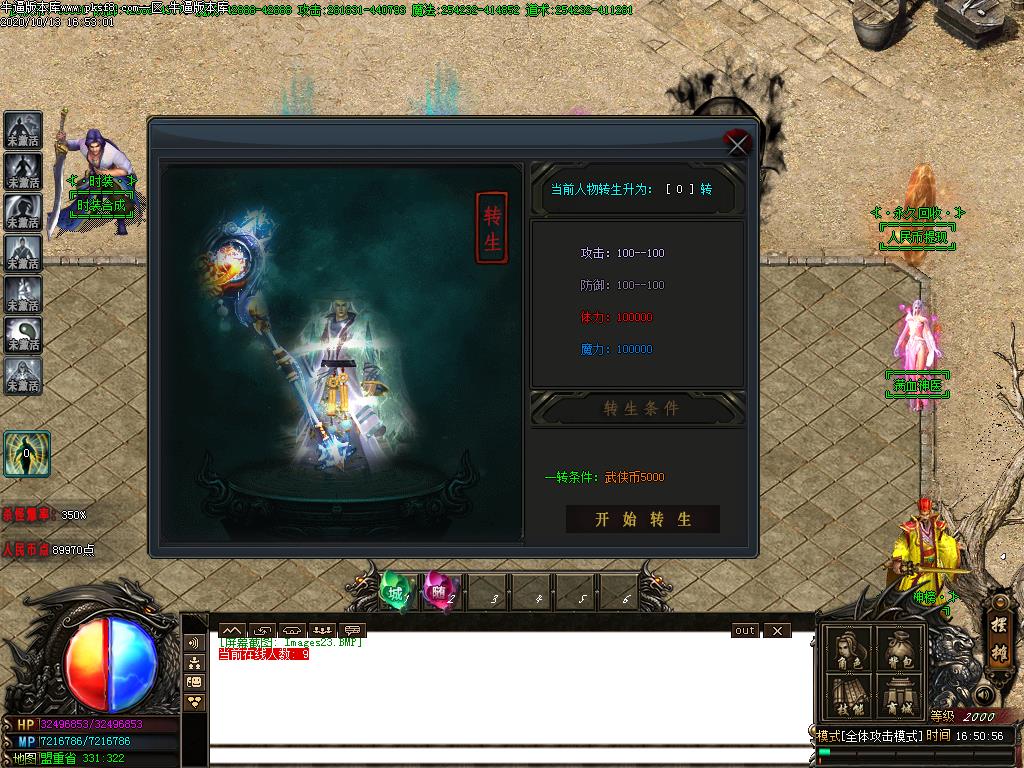Viewport: 1024px width, 768px height.
Task: Select the red 转生 tab
Action: pyautogui.click(x=491, y=227)
